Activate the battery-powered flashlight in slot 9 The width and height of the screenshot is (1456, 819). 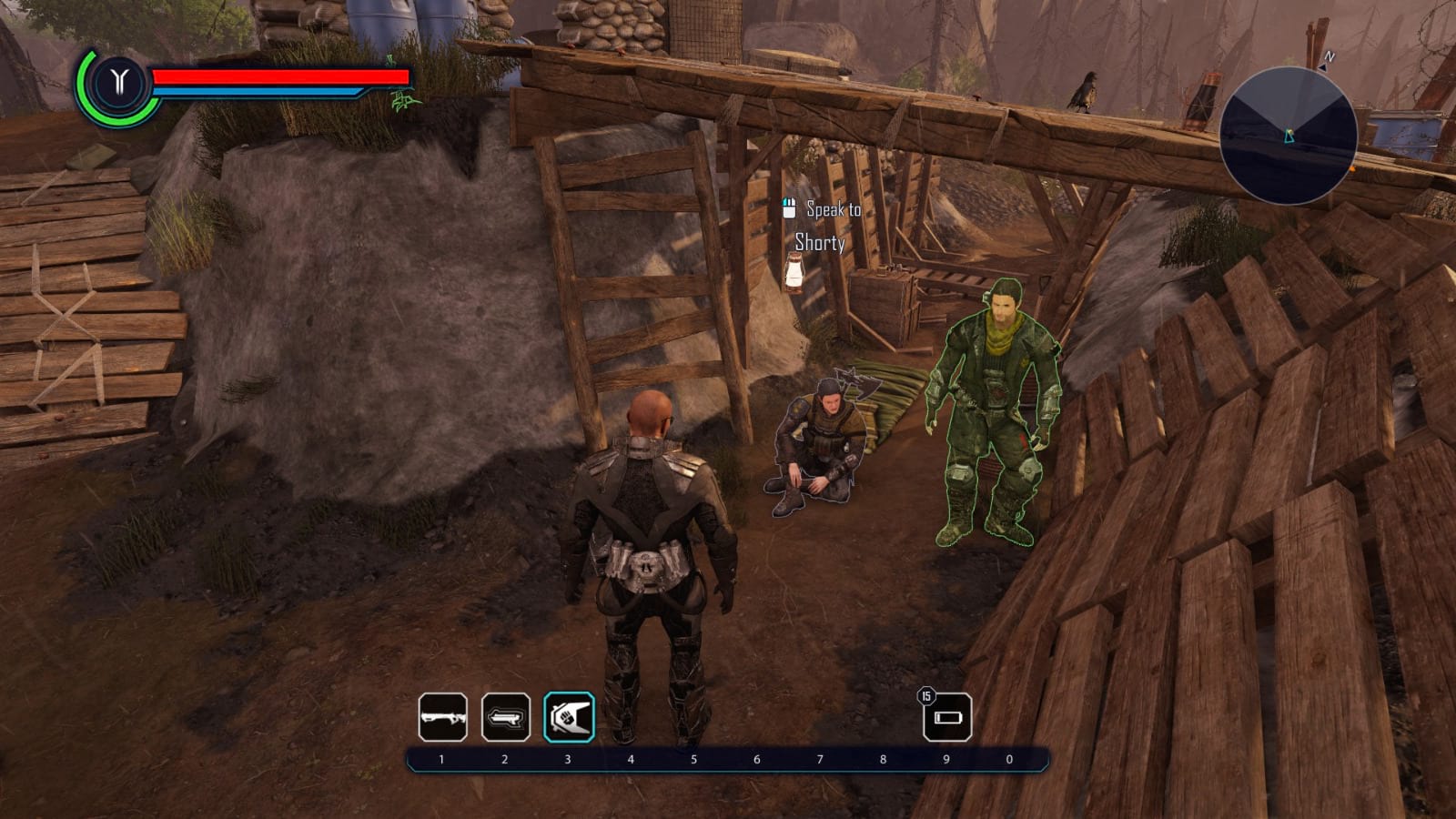point(947,718)
